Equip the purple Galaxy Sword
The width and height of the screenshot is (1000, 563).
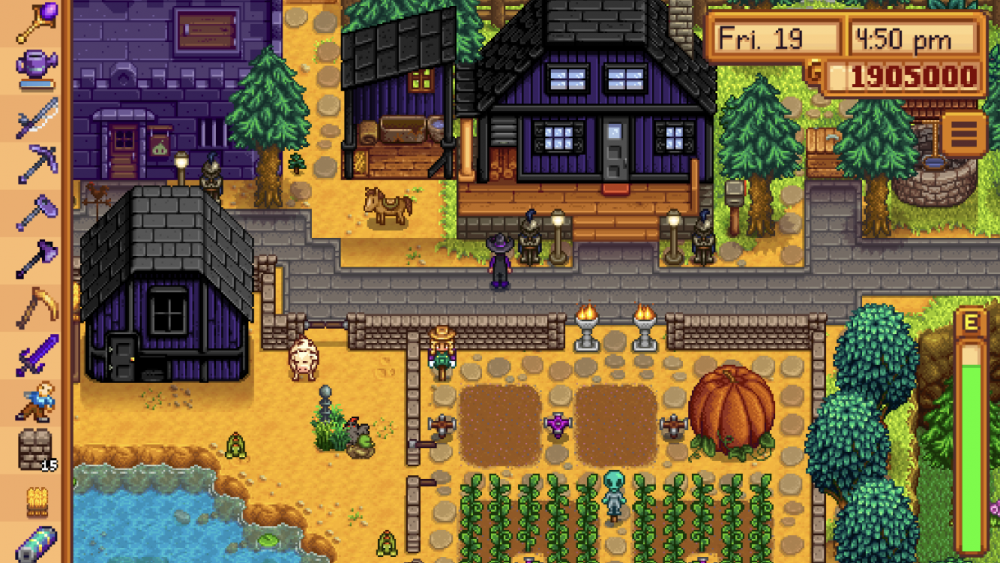pos(34,354)
